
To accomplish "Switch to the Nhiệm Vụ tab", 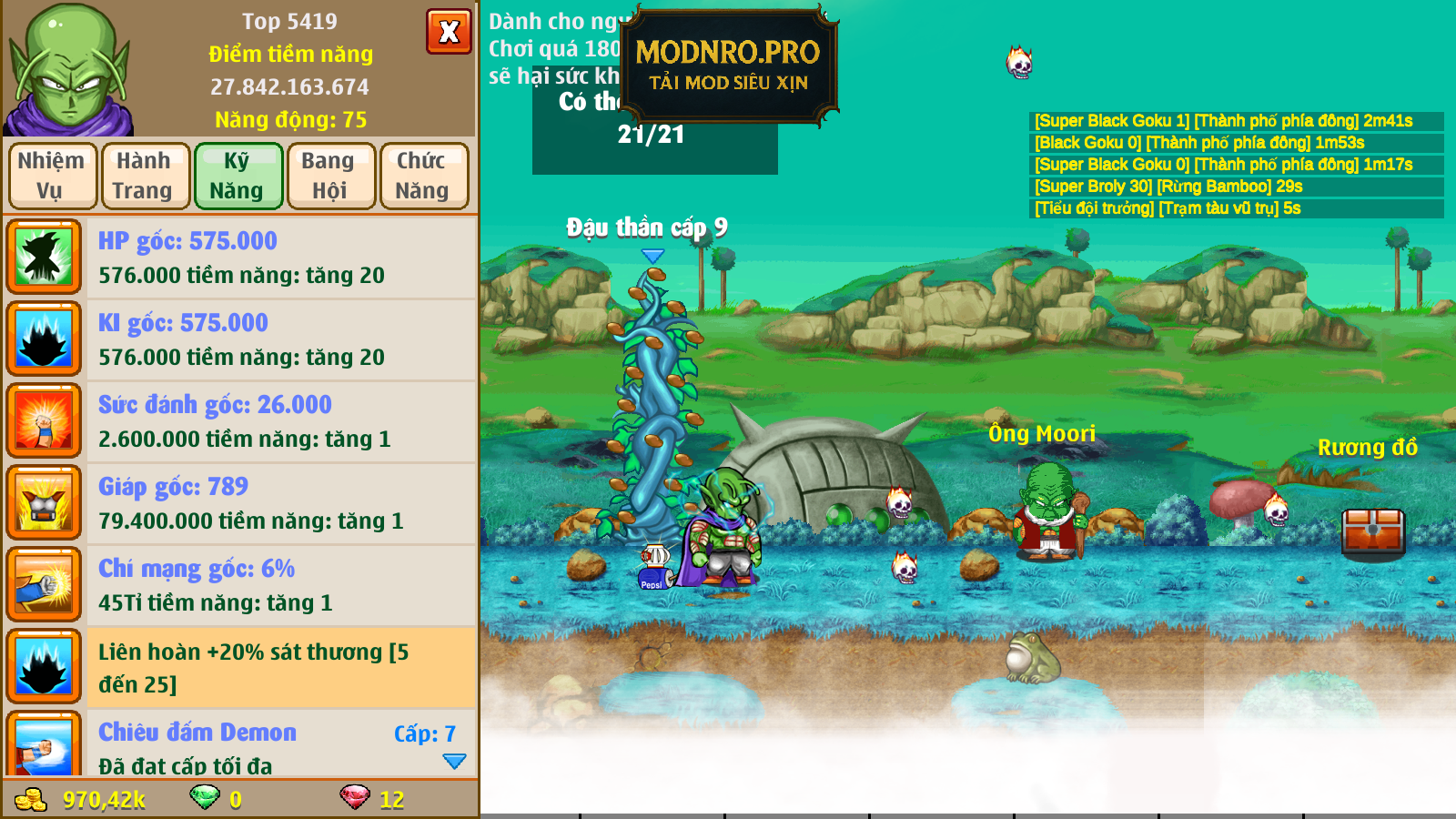I will [52, 176].
